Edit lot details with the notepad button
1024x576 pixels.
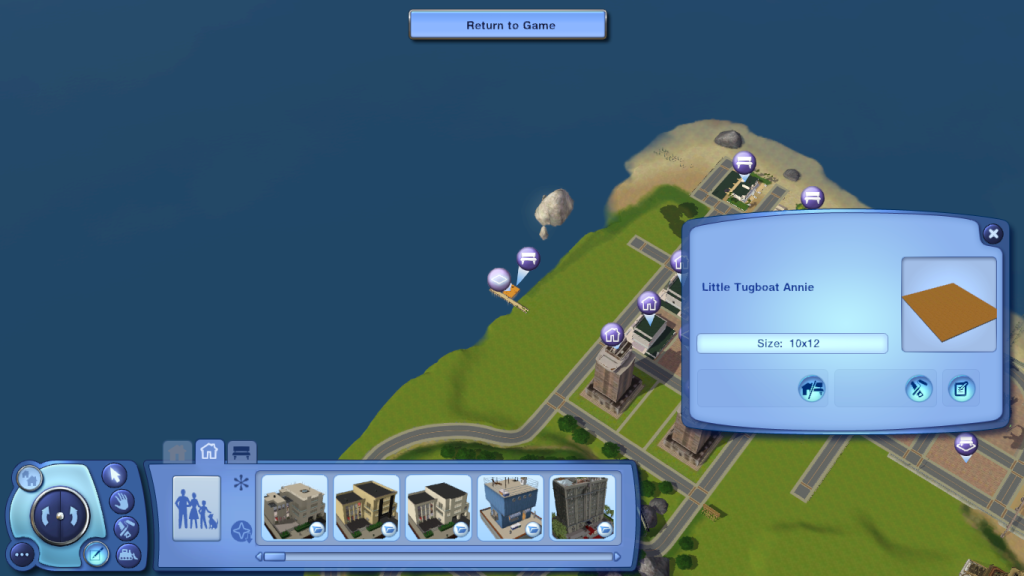[x=961, y=389]
